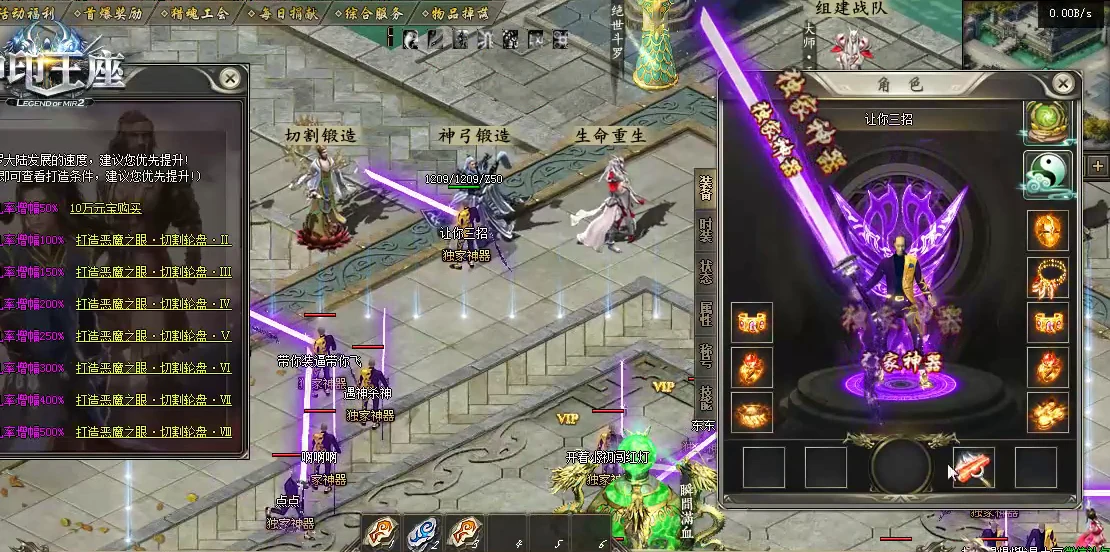Image resolution: width=1110 pixels, height=552 pixels.
Task: Click the 10万元宝购买 purchase link
Action: (x=106, y=208)
